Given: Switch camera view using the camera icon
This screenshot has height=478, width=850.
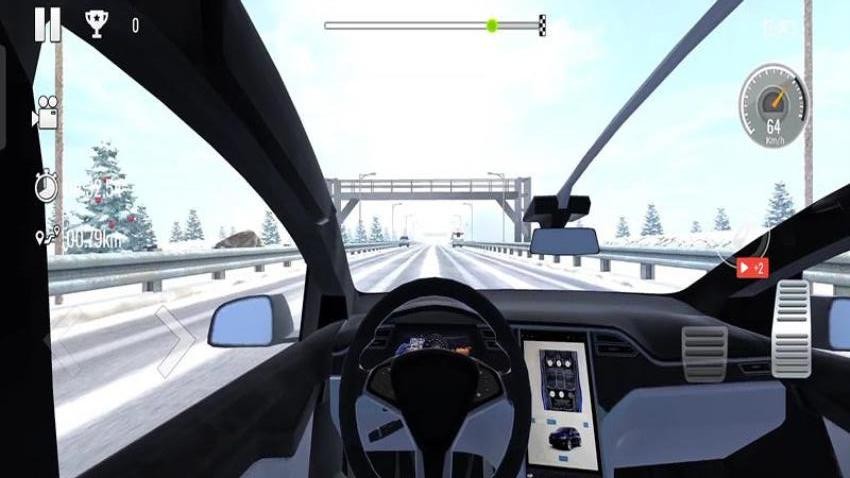Looking at the screenshot, I should 45,112.
